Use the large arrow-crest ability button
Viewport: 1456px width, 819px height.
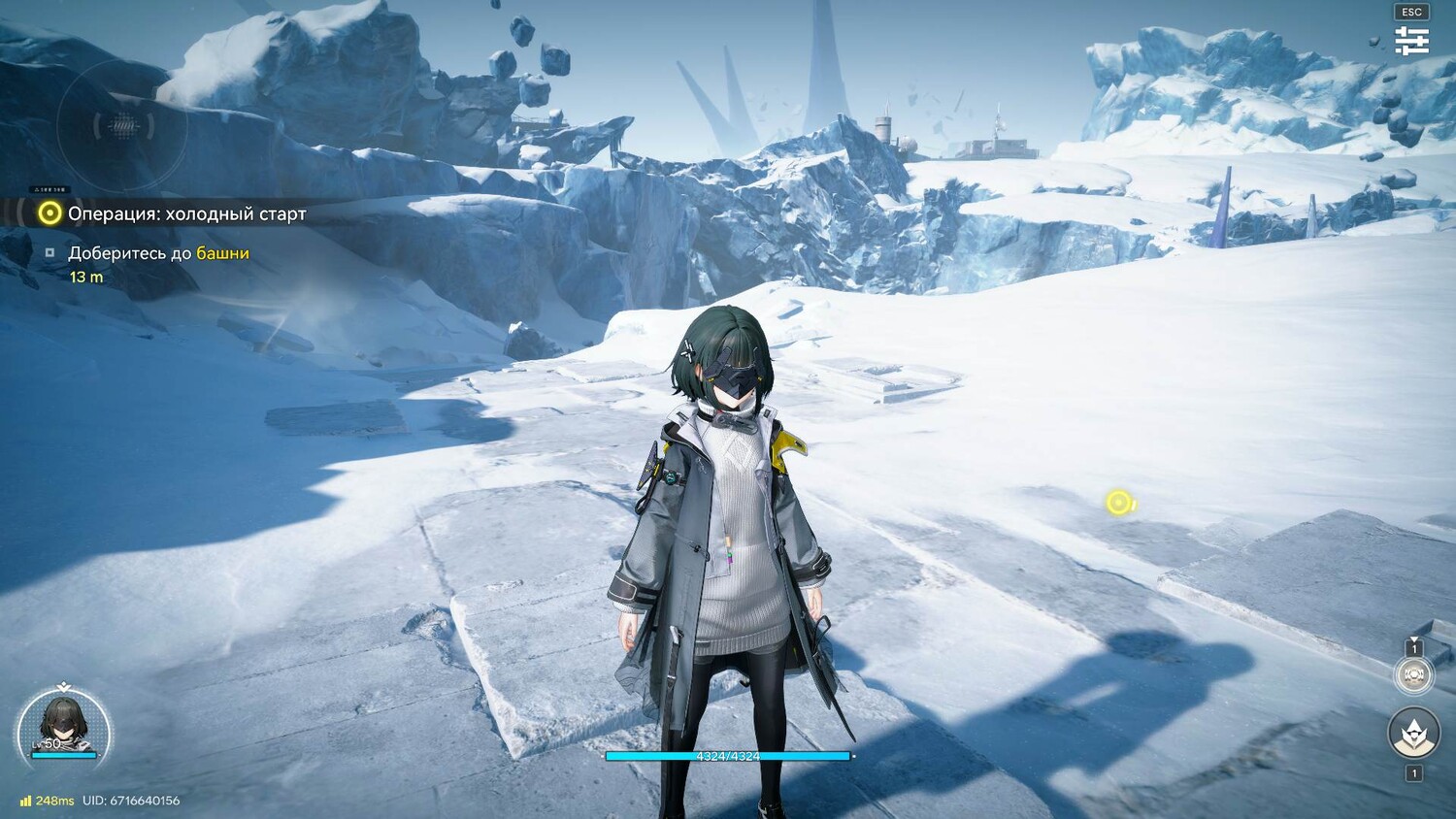pyautogui.click(x=1413, y=733)
